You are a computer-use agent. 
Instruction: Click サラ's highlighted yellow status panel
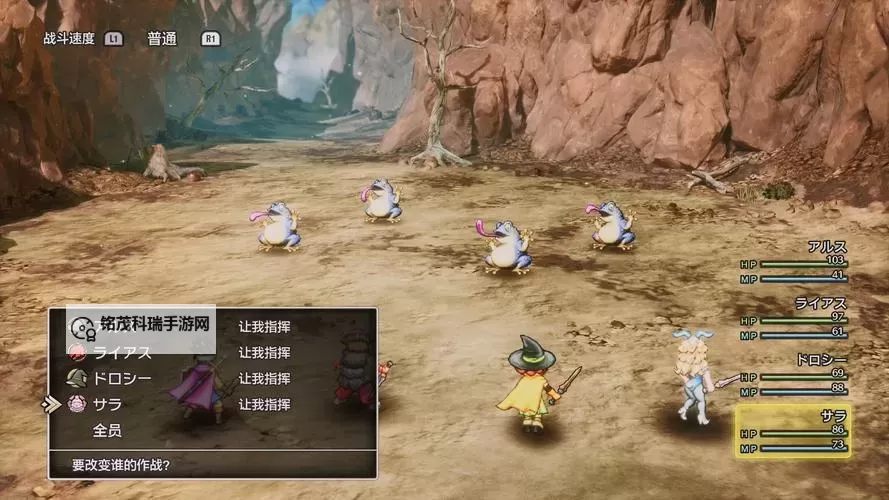point(794,431)
